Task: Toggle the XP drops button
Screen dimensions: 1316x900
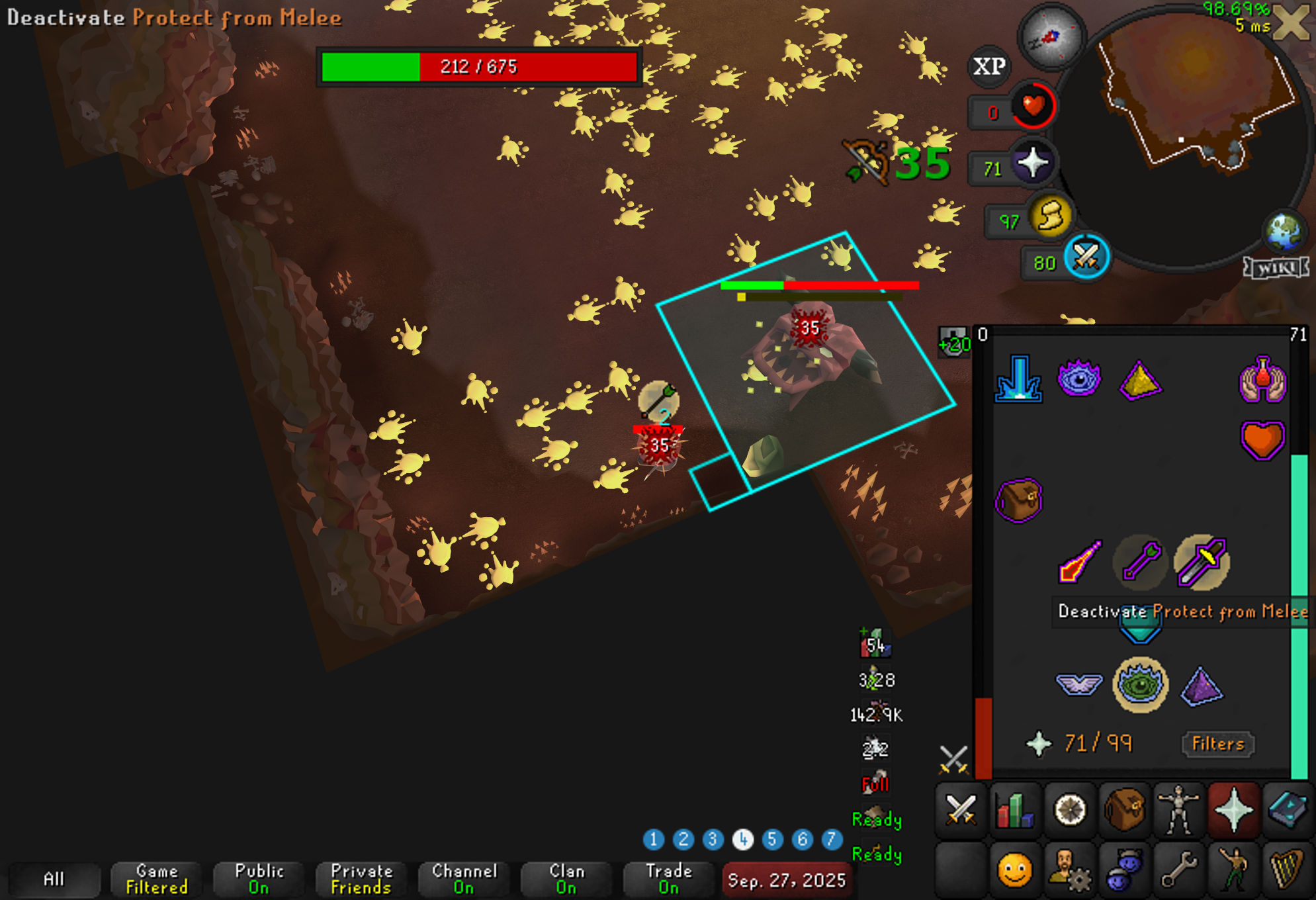Action: [x=989, y=66]
